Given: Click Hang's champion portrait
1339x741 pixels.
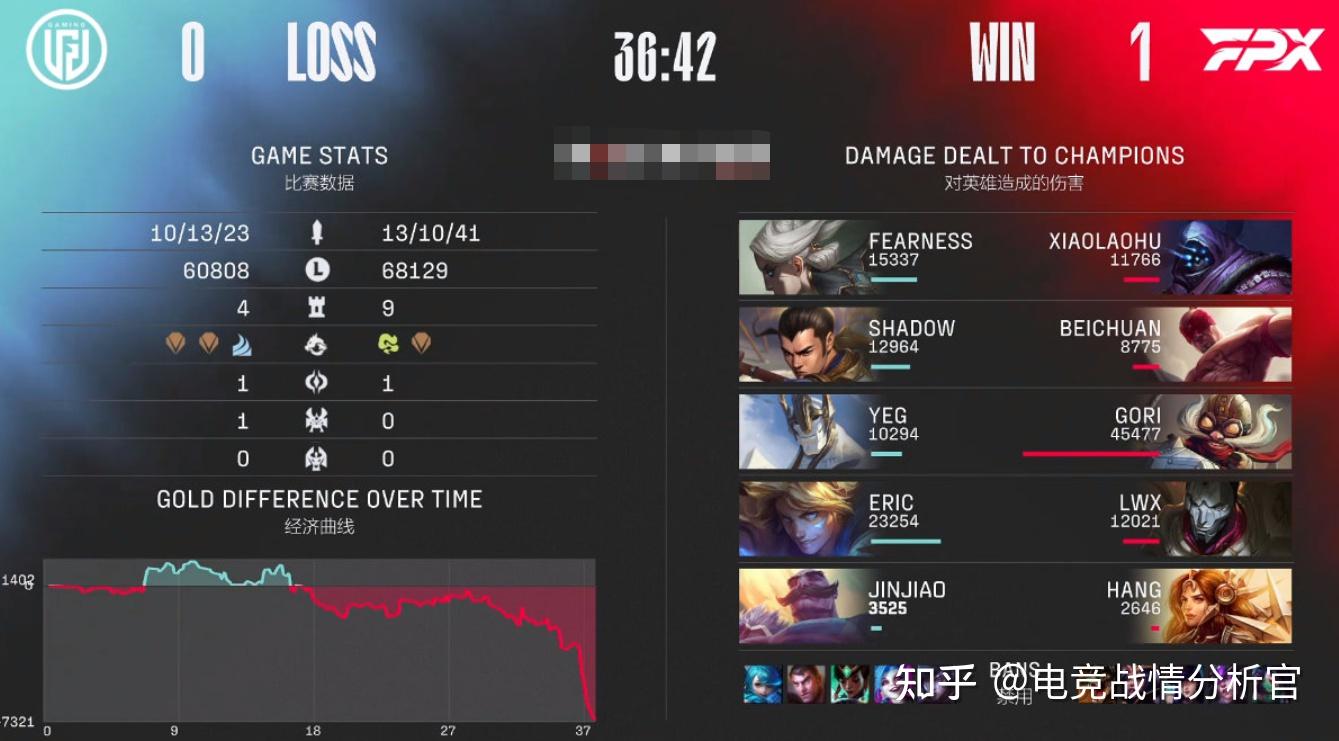Looking at the screenshot, I should 1232,606.
